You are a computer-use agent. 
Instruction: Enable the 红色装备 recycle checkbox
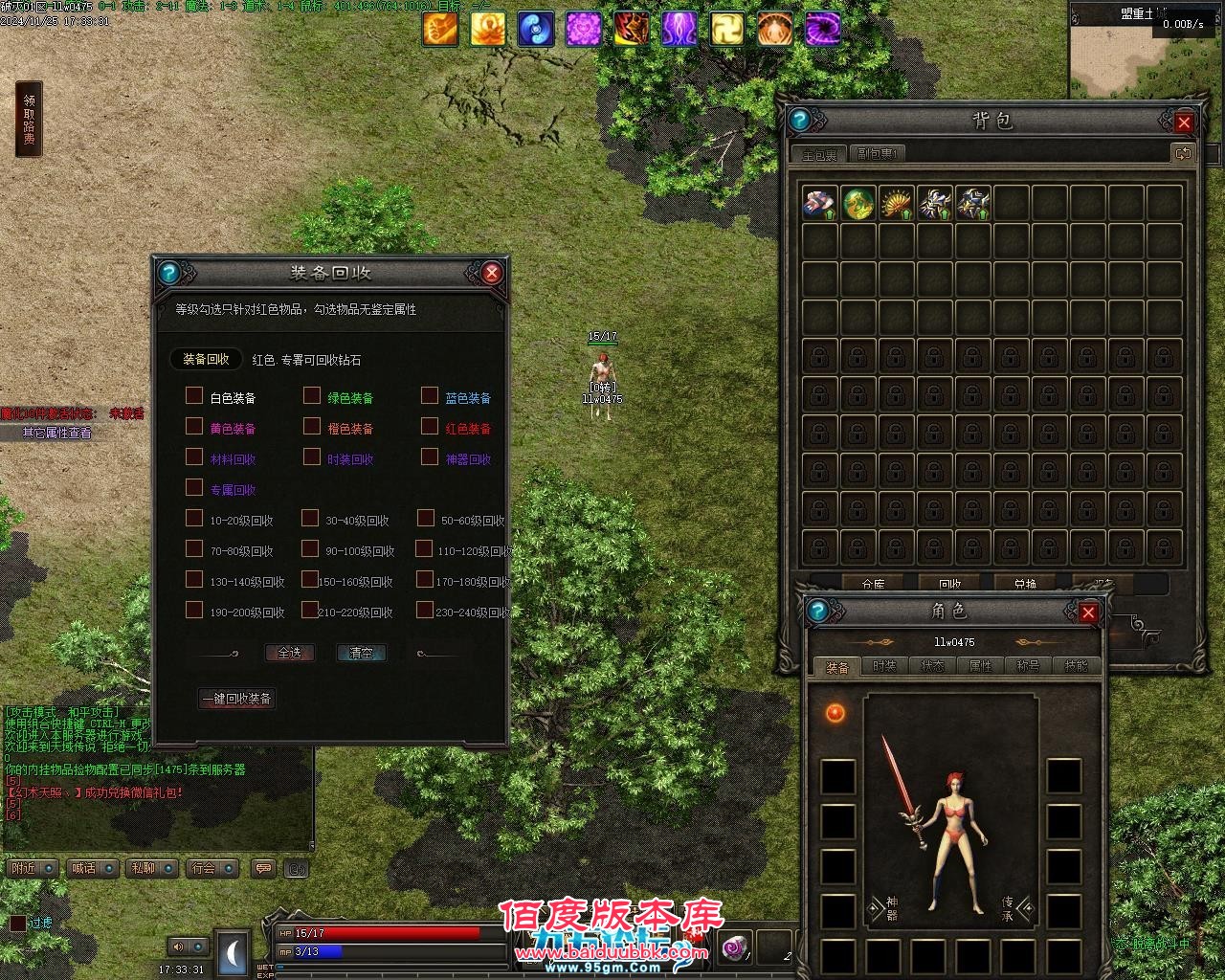pyautogui.click(x=429, y=426)
